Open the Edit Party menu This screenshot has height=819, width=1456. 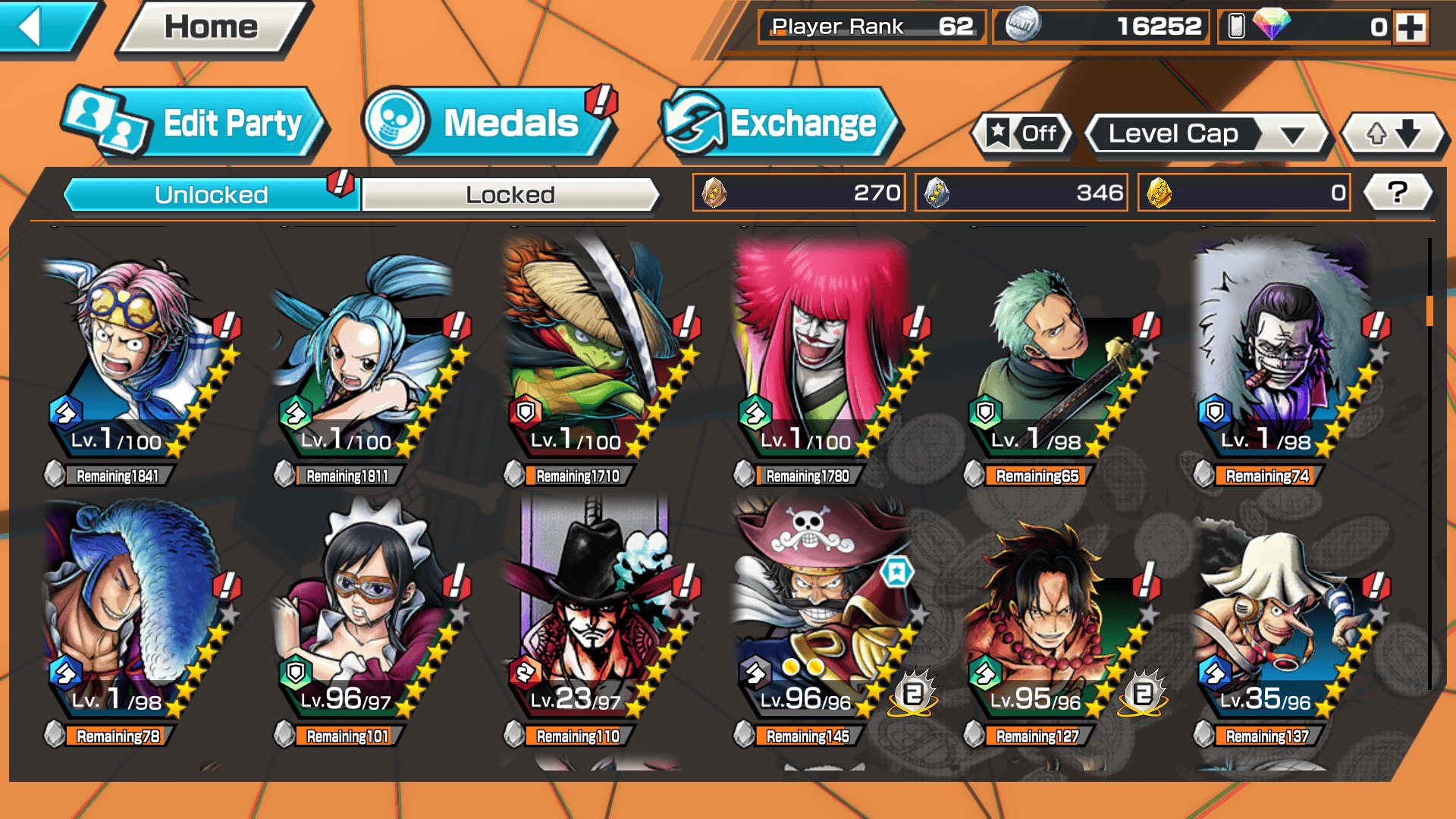pos(197,124)
